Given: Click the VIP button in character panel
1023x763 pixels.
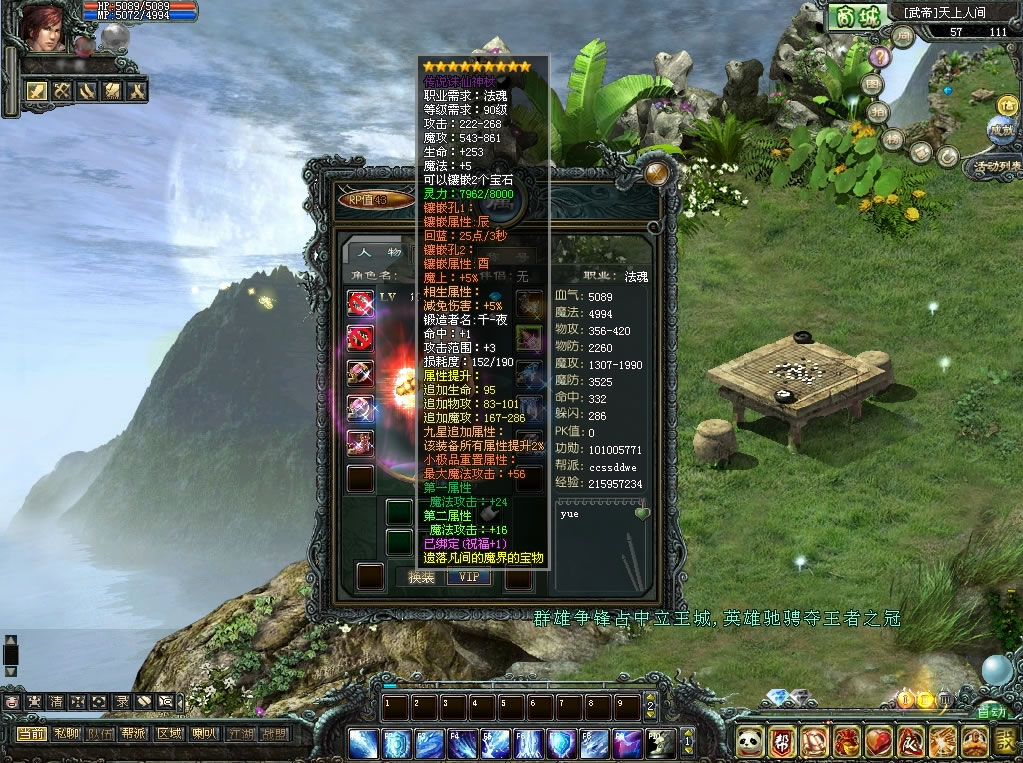Looking at the screenshot, I should [467, 577].
